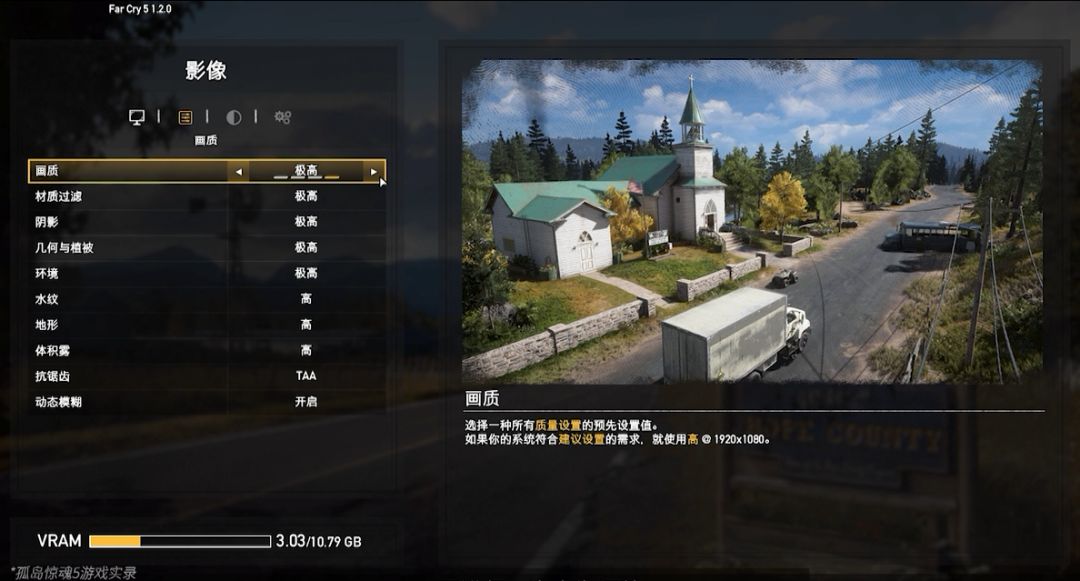This screenshot has width=1080, height=581.
Task: Click the right arrow on the 画质 row
Action: tap(374, 172)
